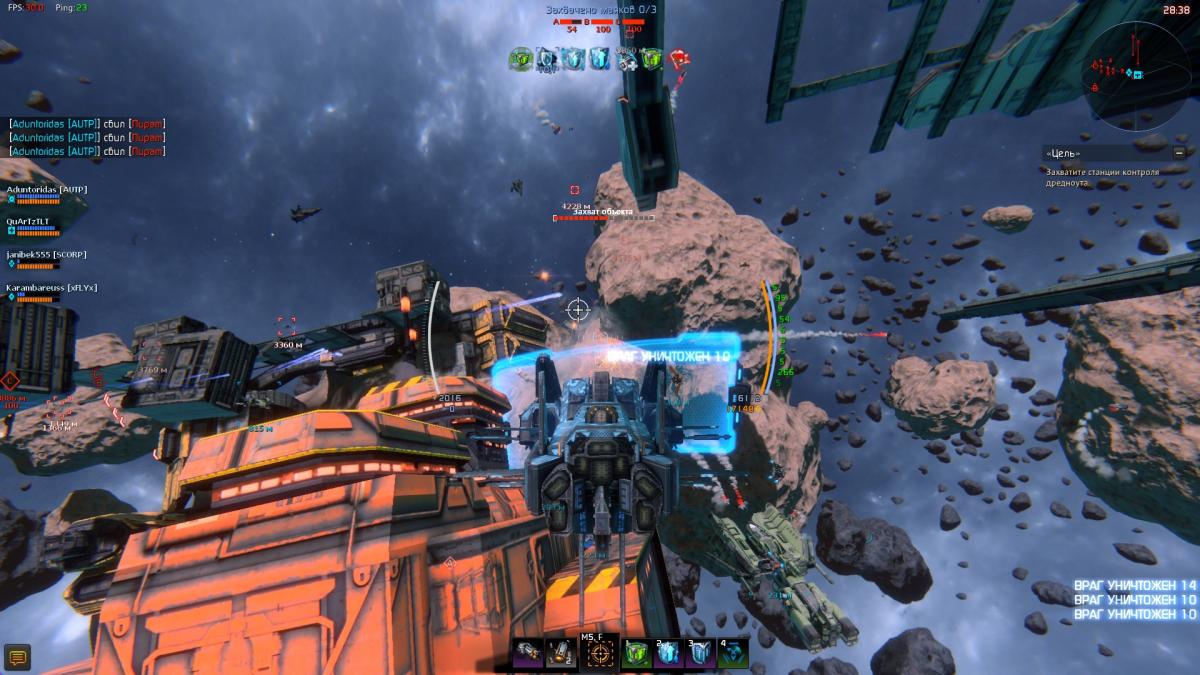
Task: Select the missile slot with count 2
Action: (562, 654)
